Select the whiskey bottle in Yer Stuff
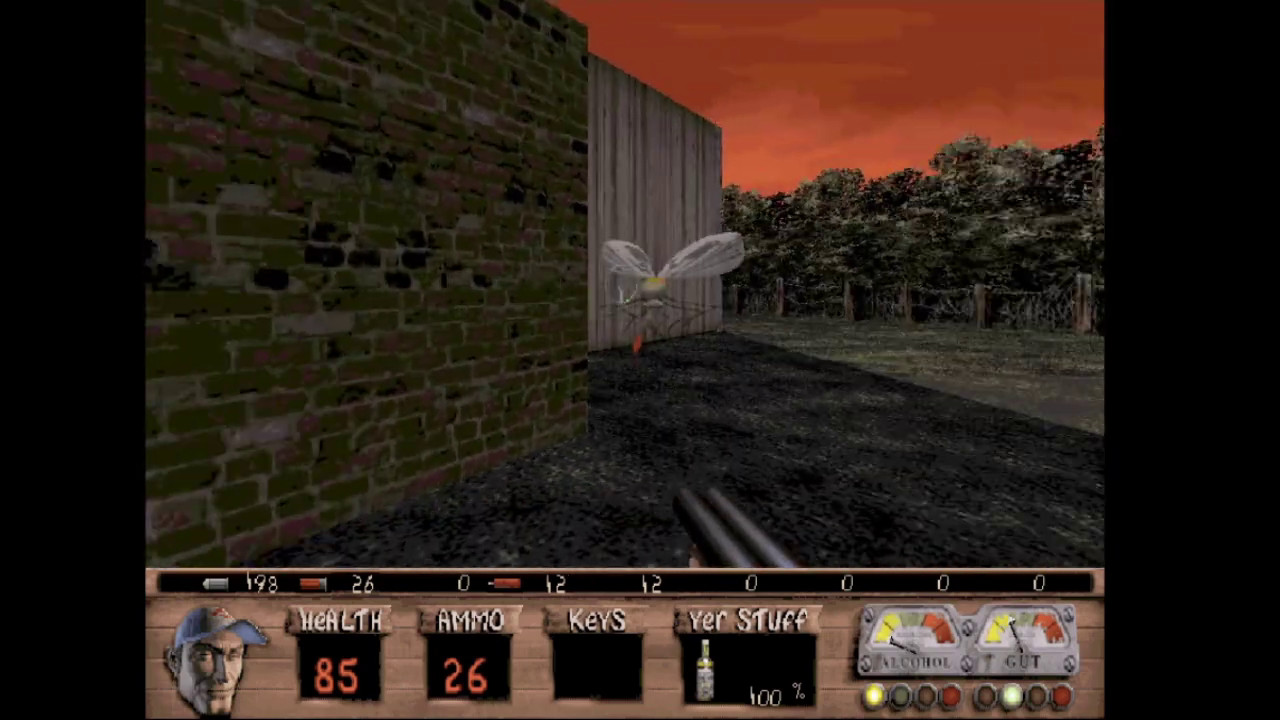Image resolution: width=1280 pixels, height=720 pixels. coord(705,670)
